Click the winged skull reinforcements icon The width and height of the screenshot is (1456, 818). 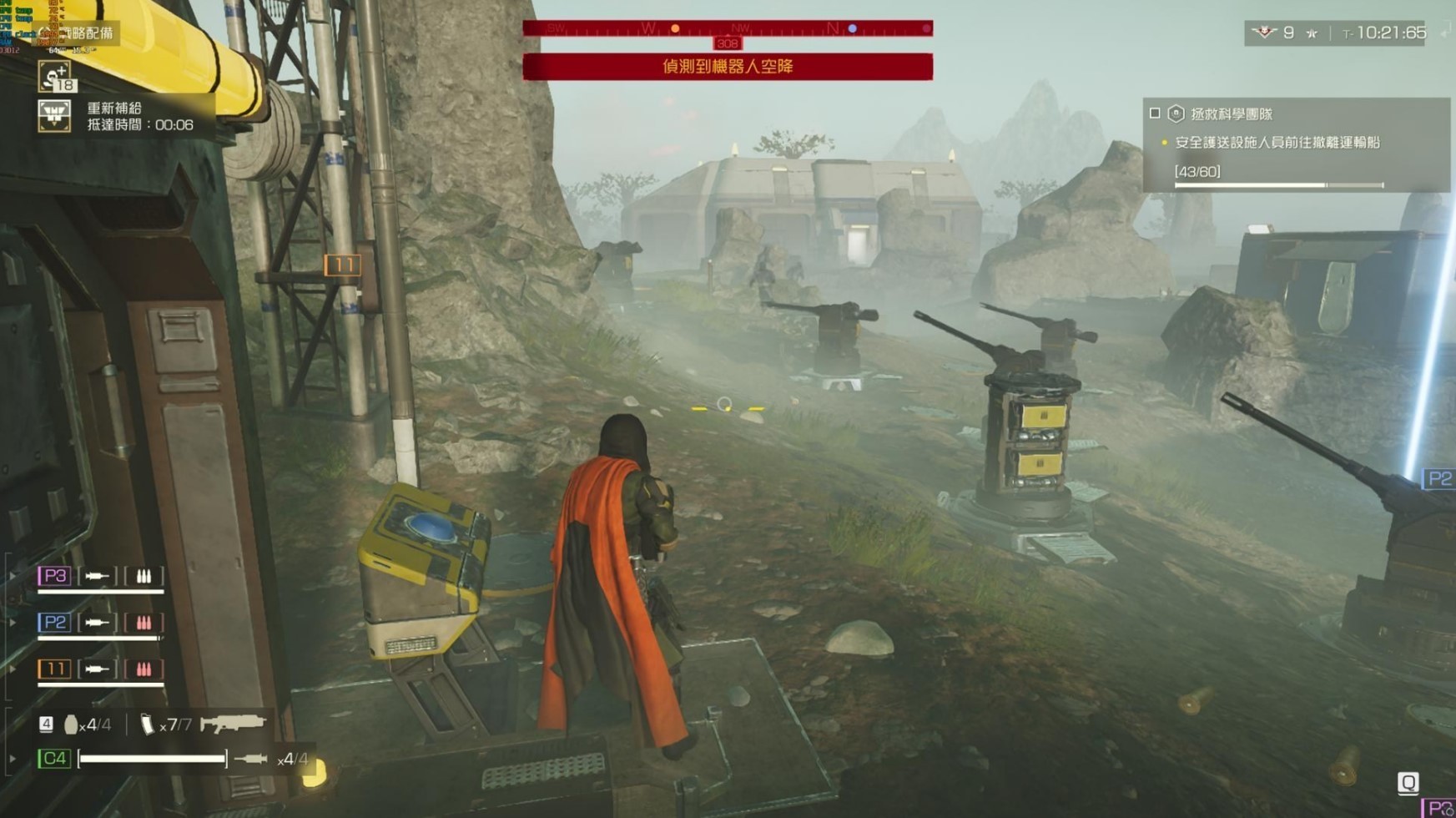(x=1265, y=33)
